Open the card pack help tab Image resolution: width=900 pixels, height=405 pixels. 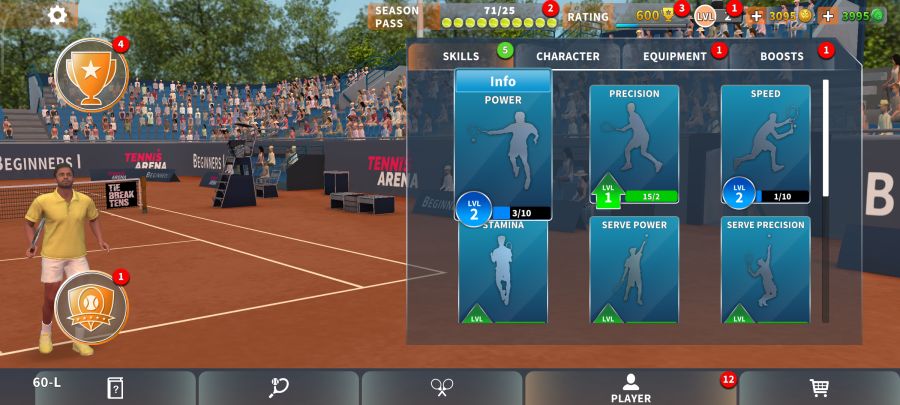pos(116,388)
